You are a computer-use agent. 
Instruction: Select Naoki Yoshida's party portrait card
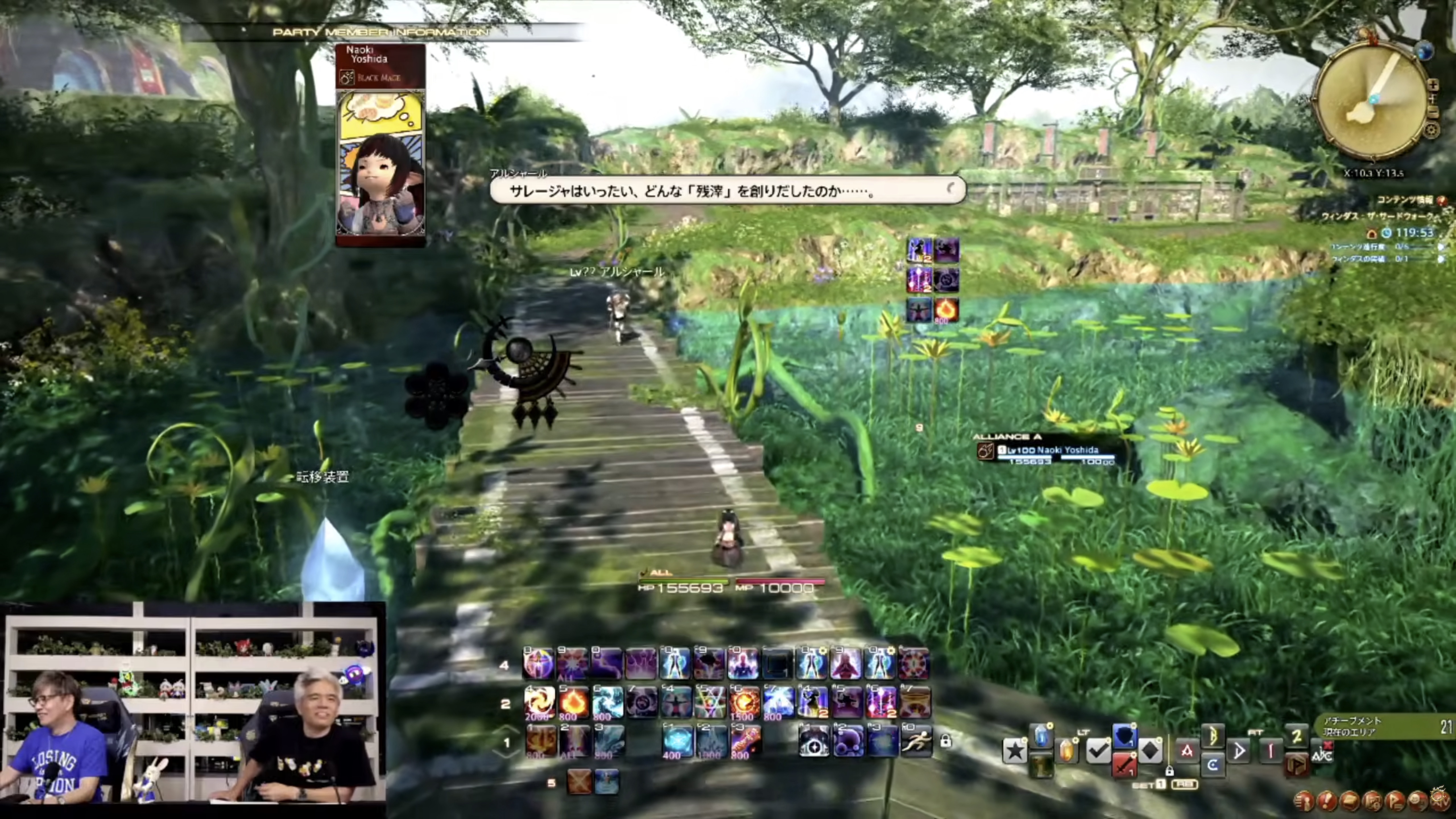coord(380,146)
